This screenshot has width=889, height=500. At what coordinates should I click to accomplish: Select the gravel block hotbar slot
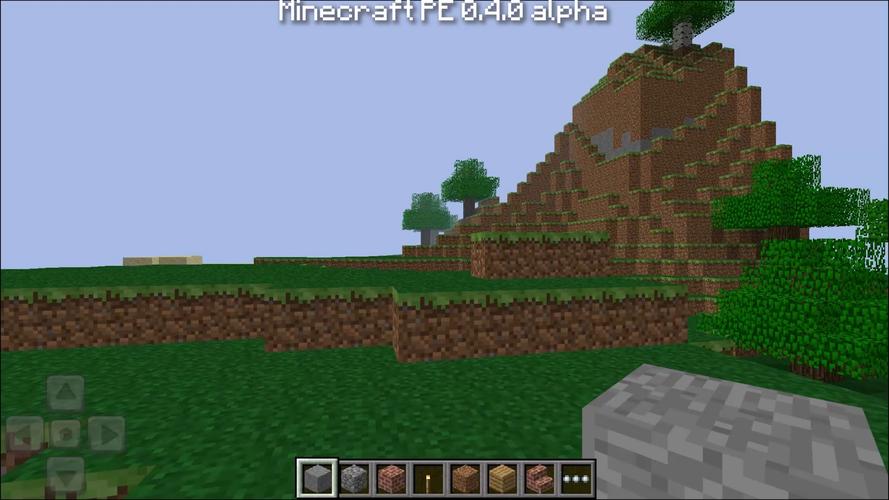pos(354,478)
